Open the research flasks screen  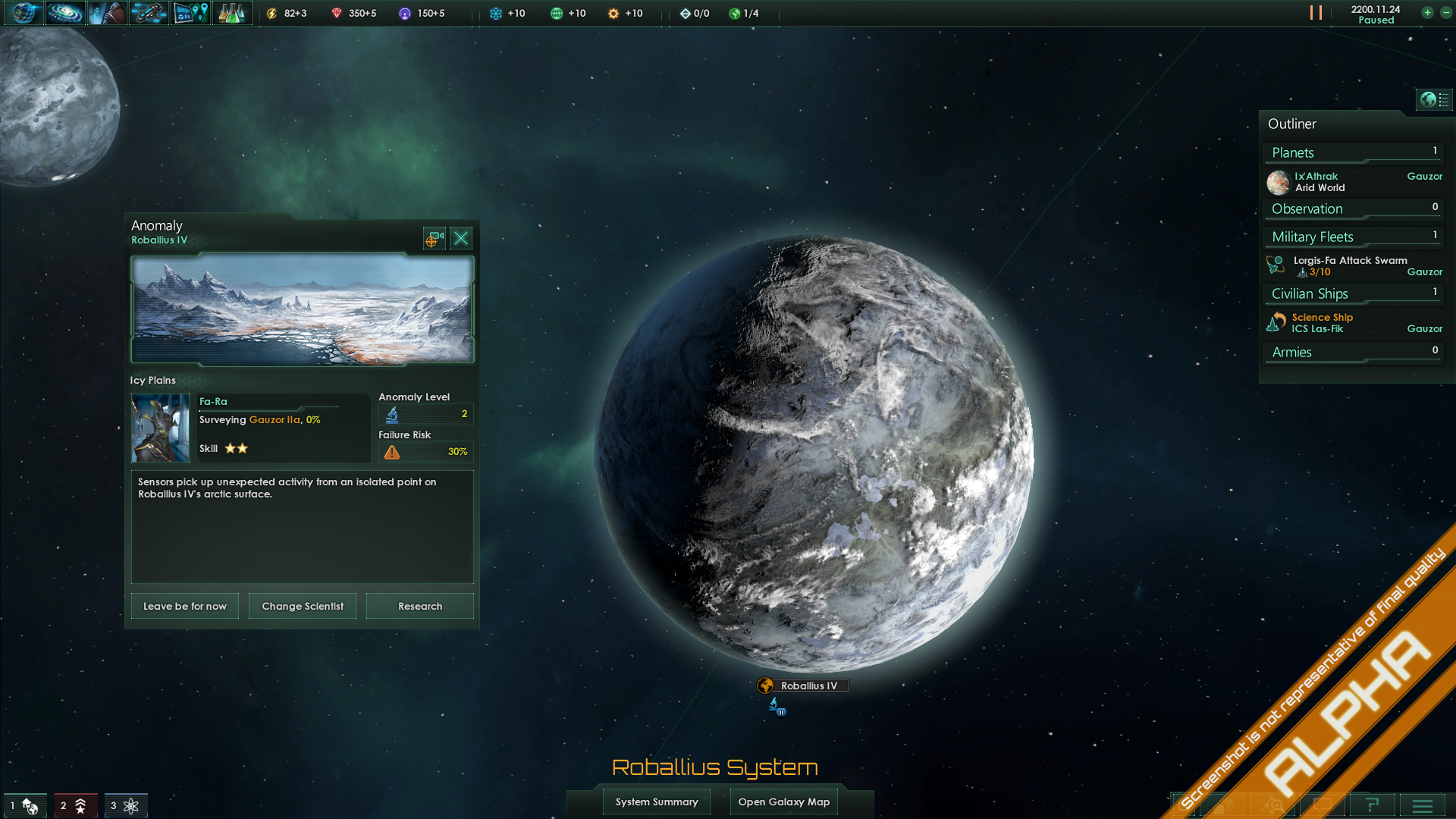point(231,13)
